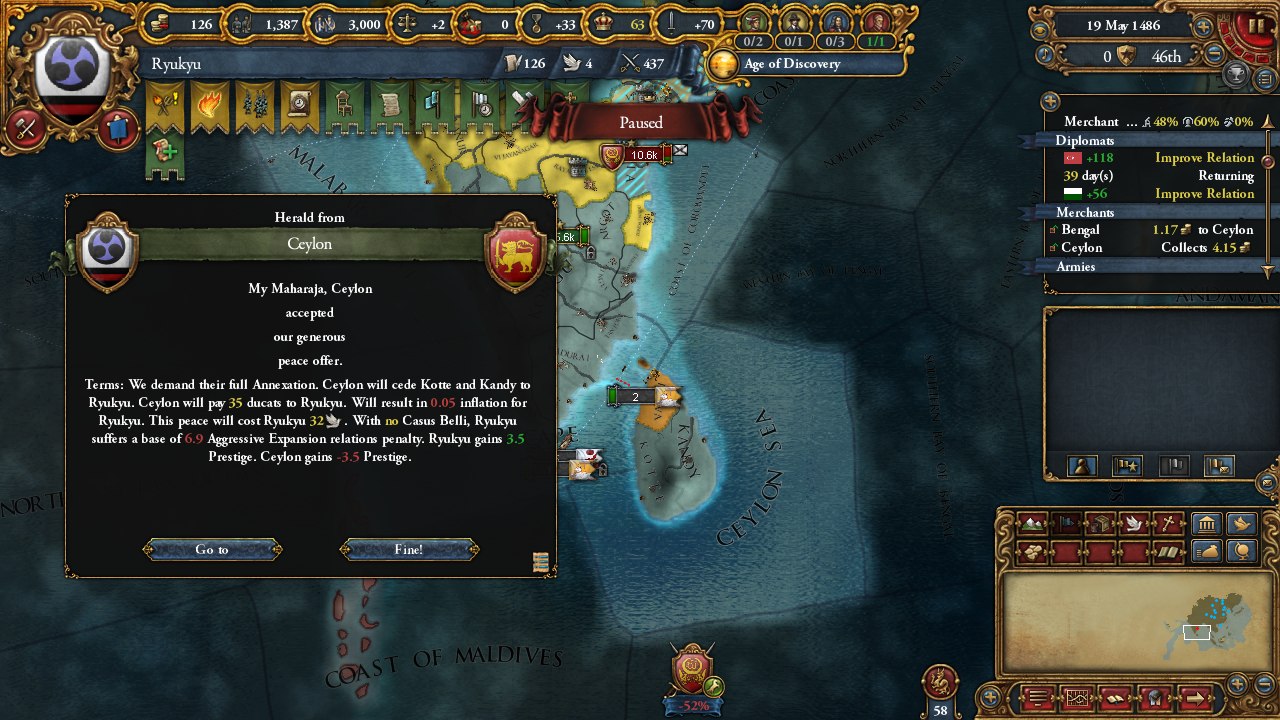Screen dimensions: 1280x720
Task: Increase game speed with the plus button
Action: pyautogui.click(x=1204, y=27)
